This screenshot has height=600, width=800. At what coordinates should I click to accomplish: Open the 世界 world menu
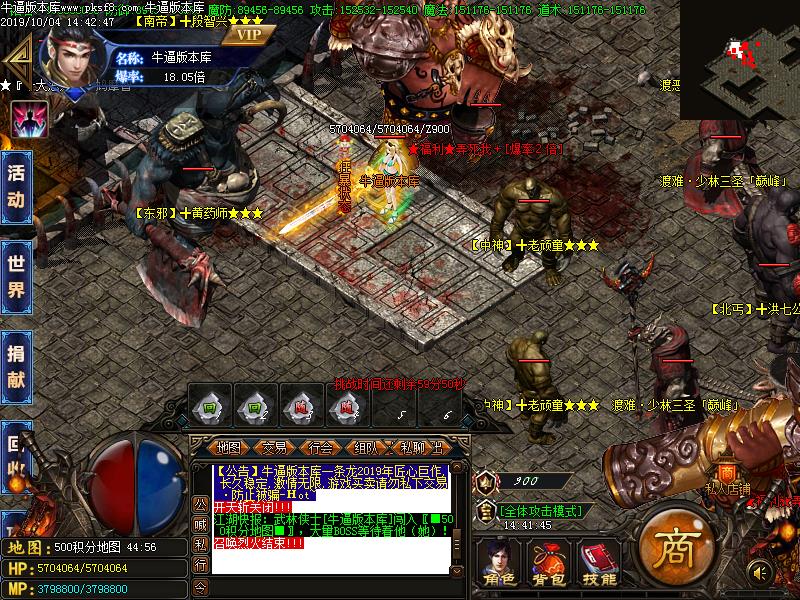pos(16,276)
